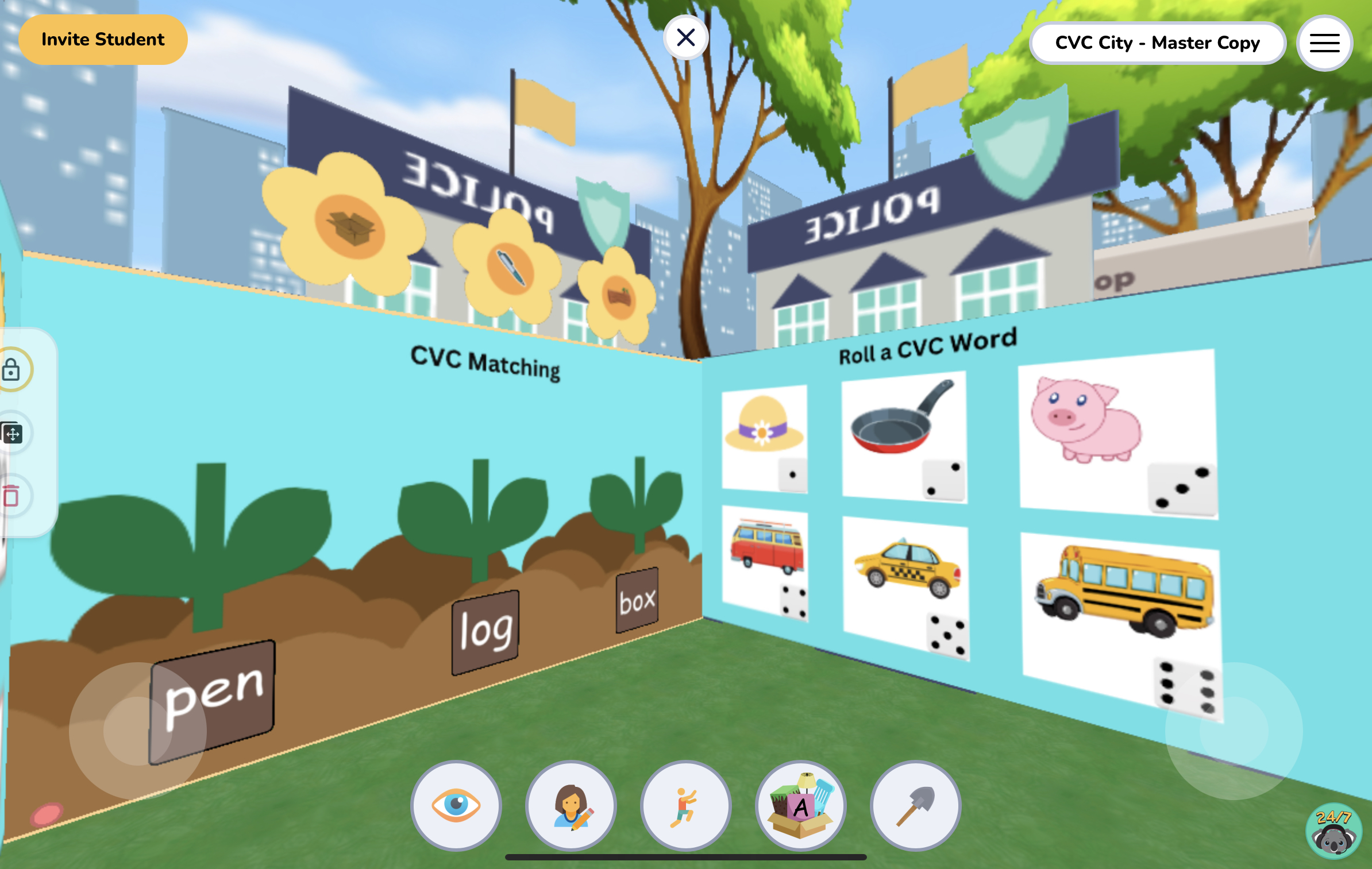1372x869 pixels.
Task: Open the toy box objects panel
Action: pos(800,806)
